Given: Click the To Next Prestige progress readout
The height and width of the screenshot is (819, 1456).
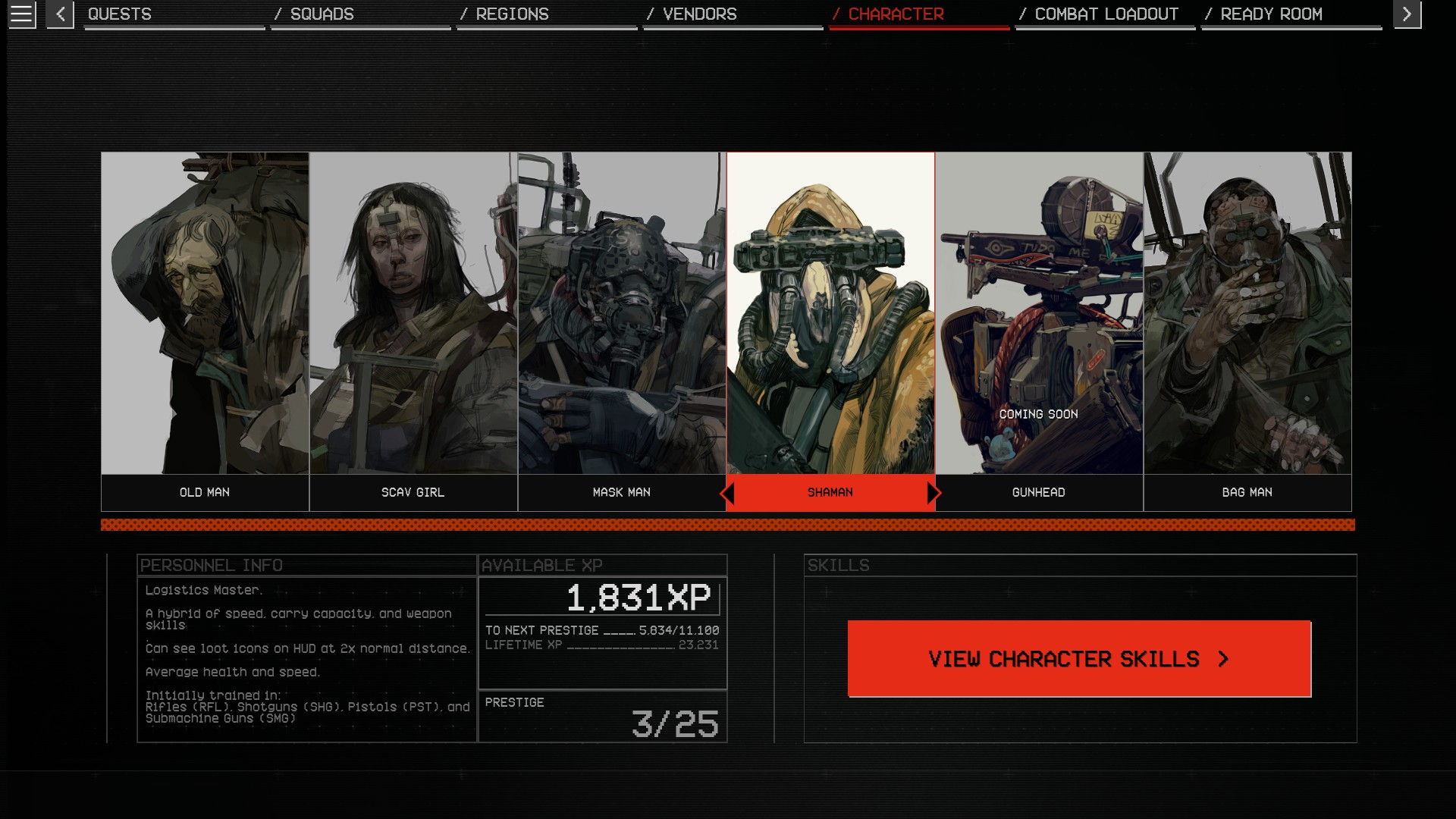Looking at the screenshot, I should tap(603, 629).
